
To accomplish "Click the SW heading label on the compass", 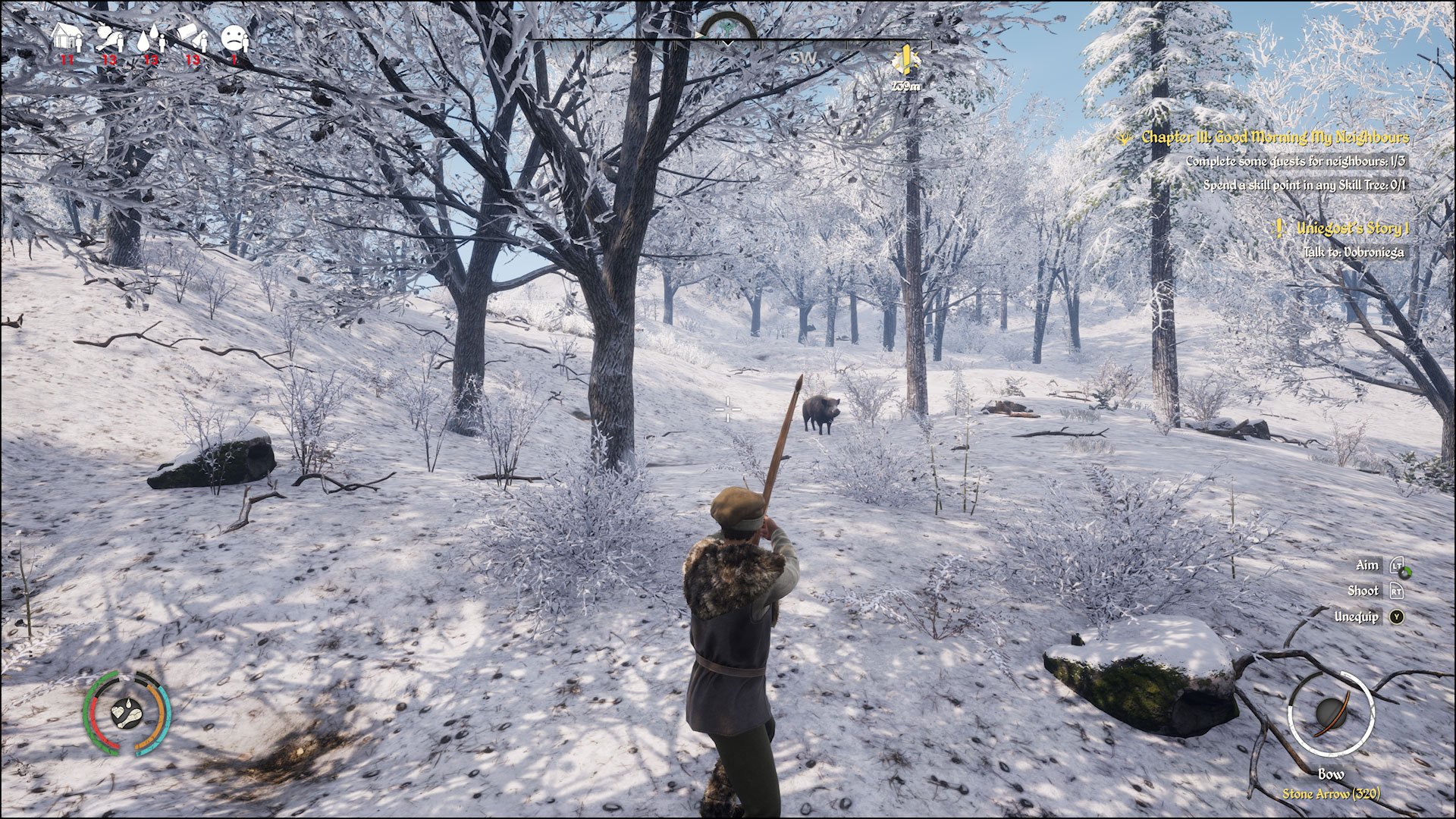I will point(802,57).
